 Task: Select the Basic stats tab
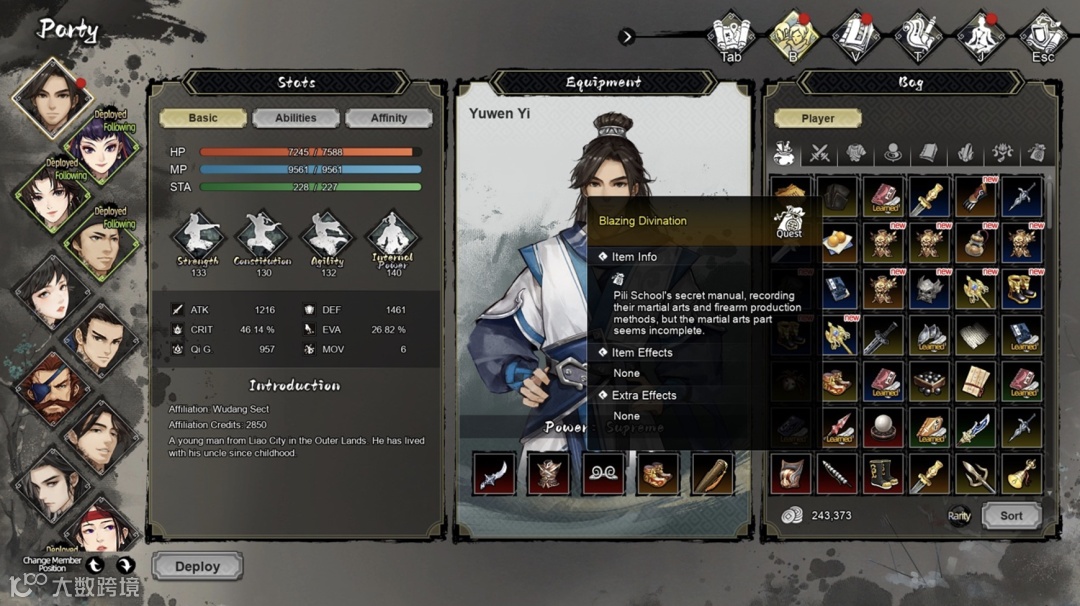203,118
